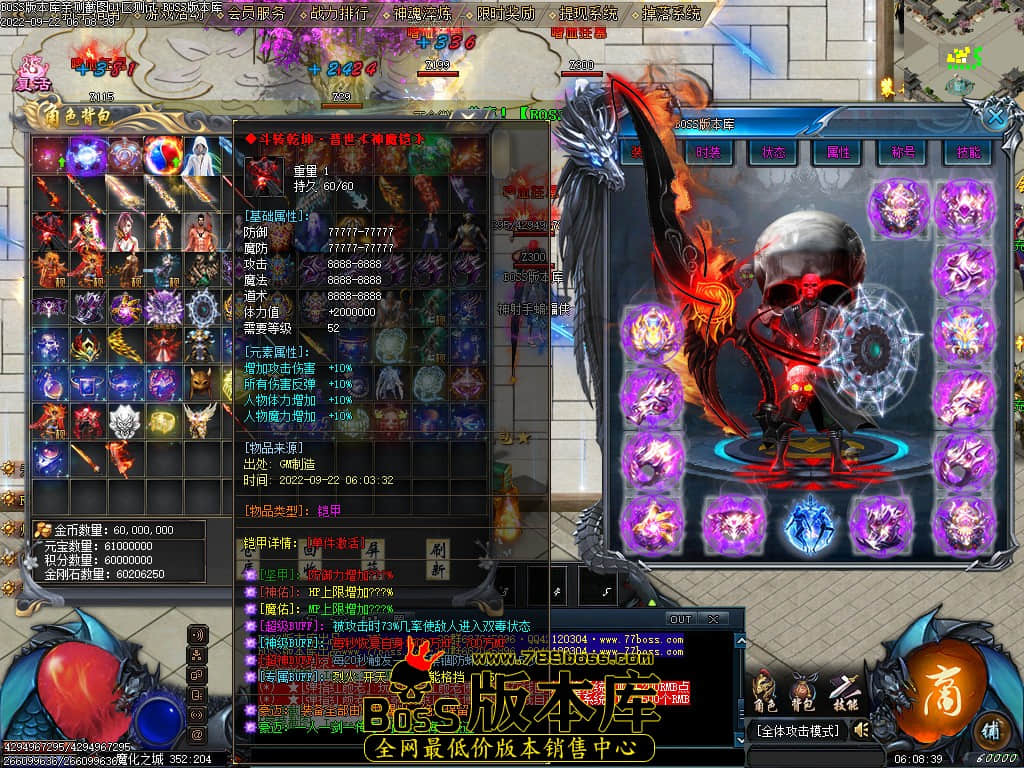Click the OUT button on the chat window
This screenshot has width=1024, height=768.
click(681, 619)
